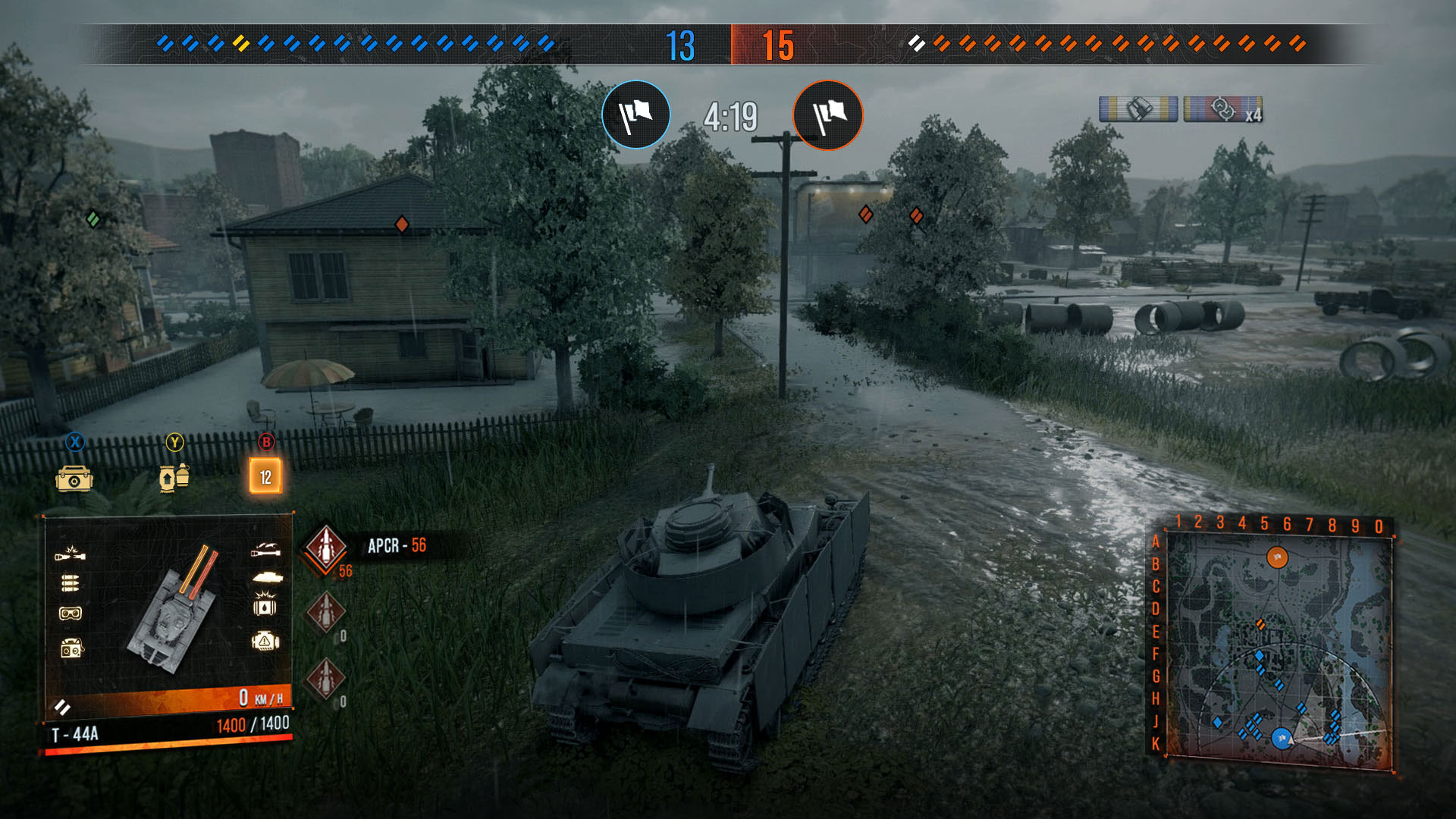The height and width of the screenshot is (819, 1456).
Task: Click the orange enemy base marker on minimap
Action: [x=1277, y=558]
